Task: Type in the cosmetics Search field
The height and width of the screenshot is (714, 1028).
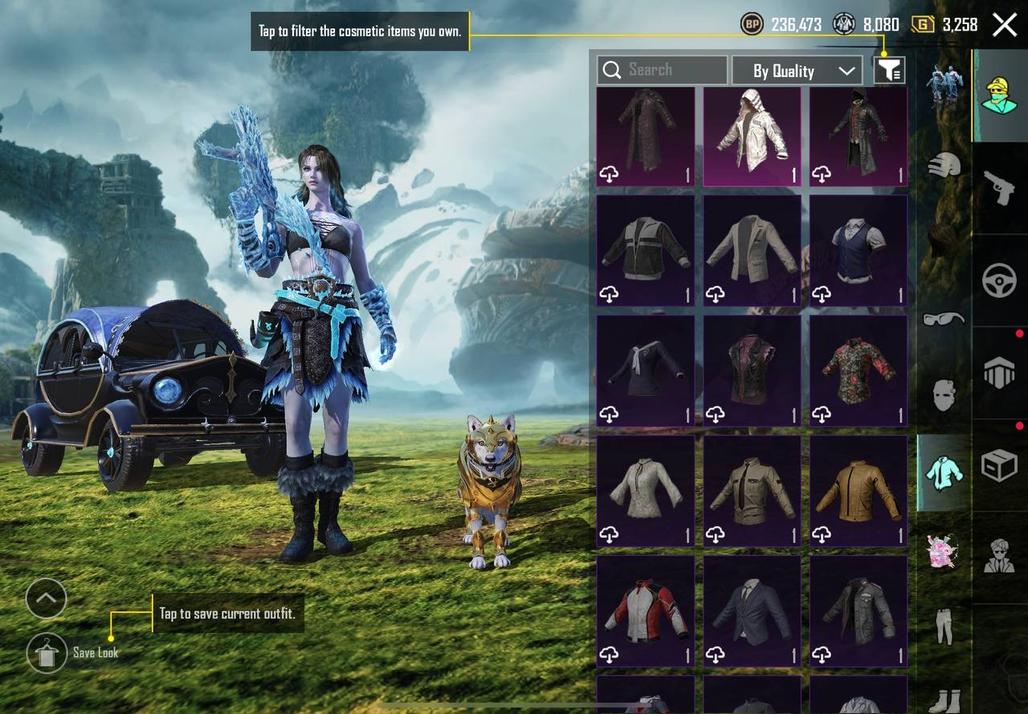Action: [x=662, y=70]
